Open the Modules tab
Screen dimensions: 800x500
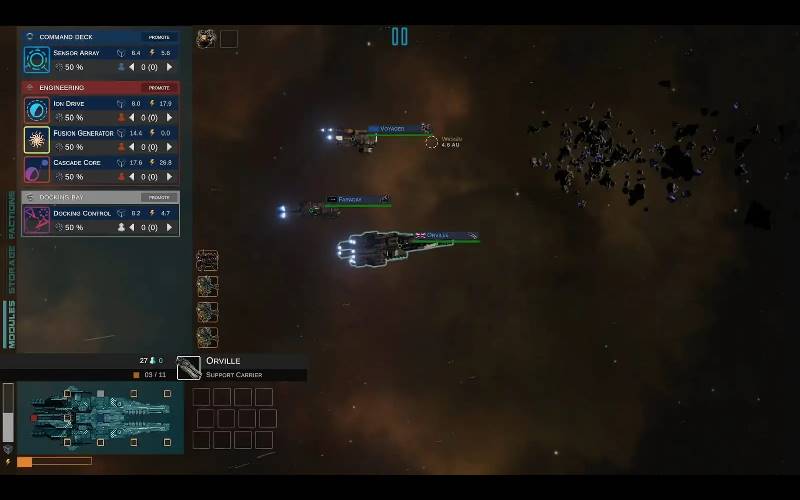(x=12, y=323)
